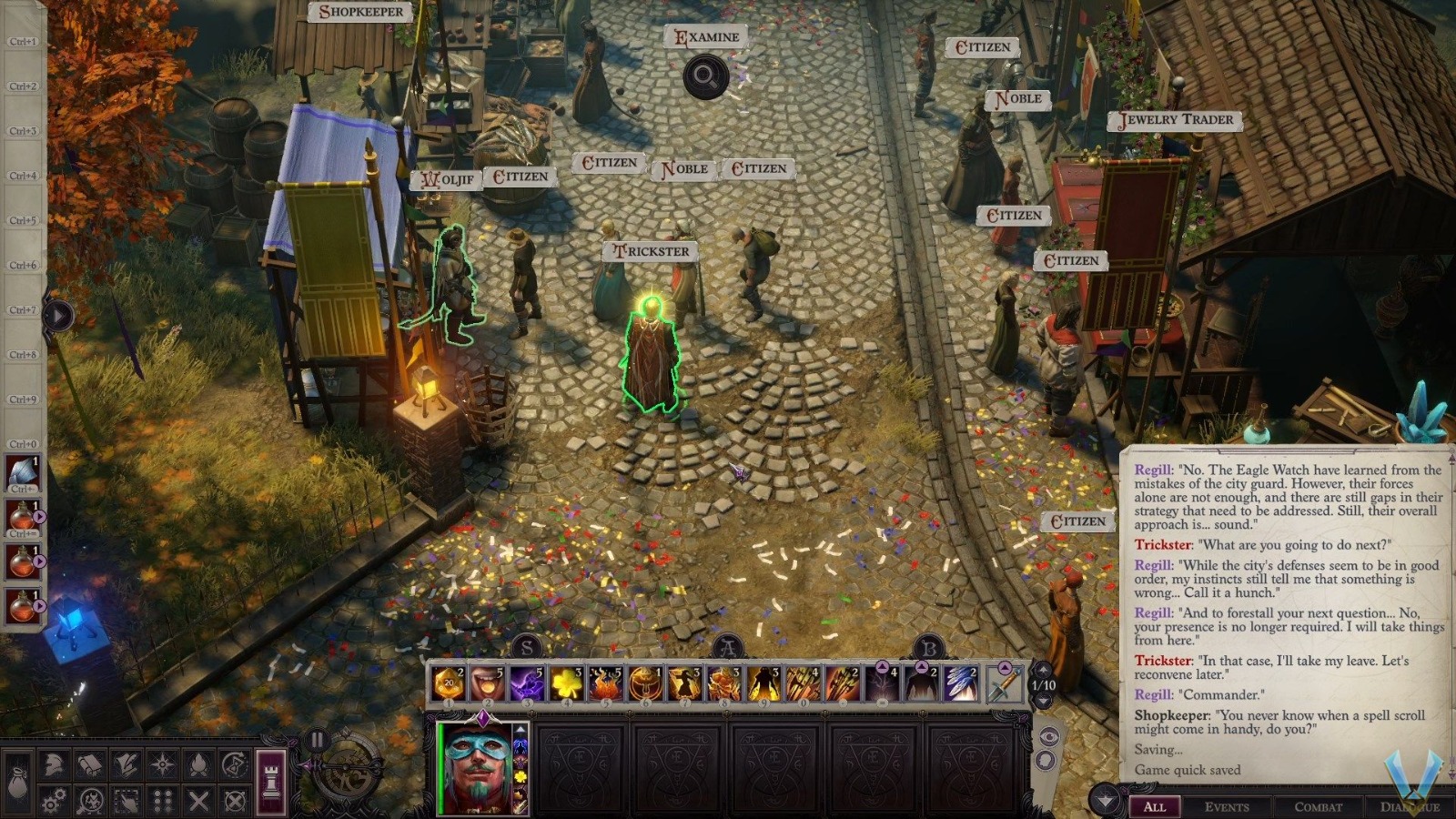
Task: Switch to the Events log tab
Action: click(x=1228, y=807)
